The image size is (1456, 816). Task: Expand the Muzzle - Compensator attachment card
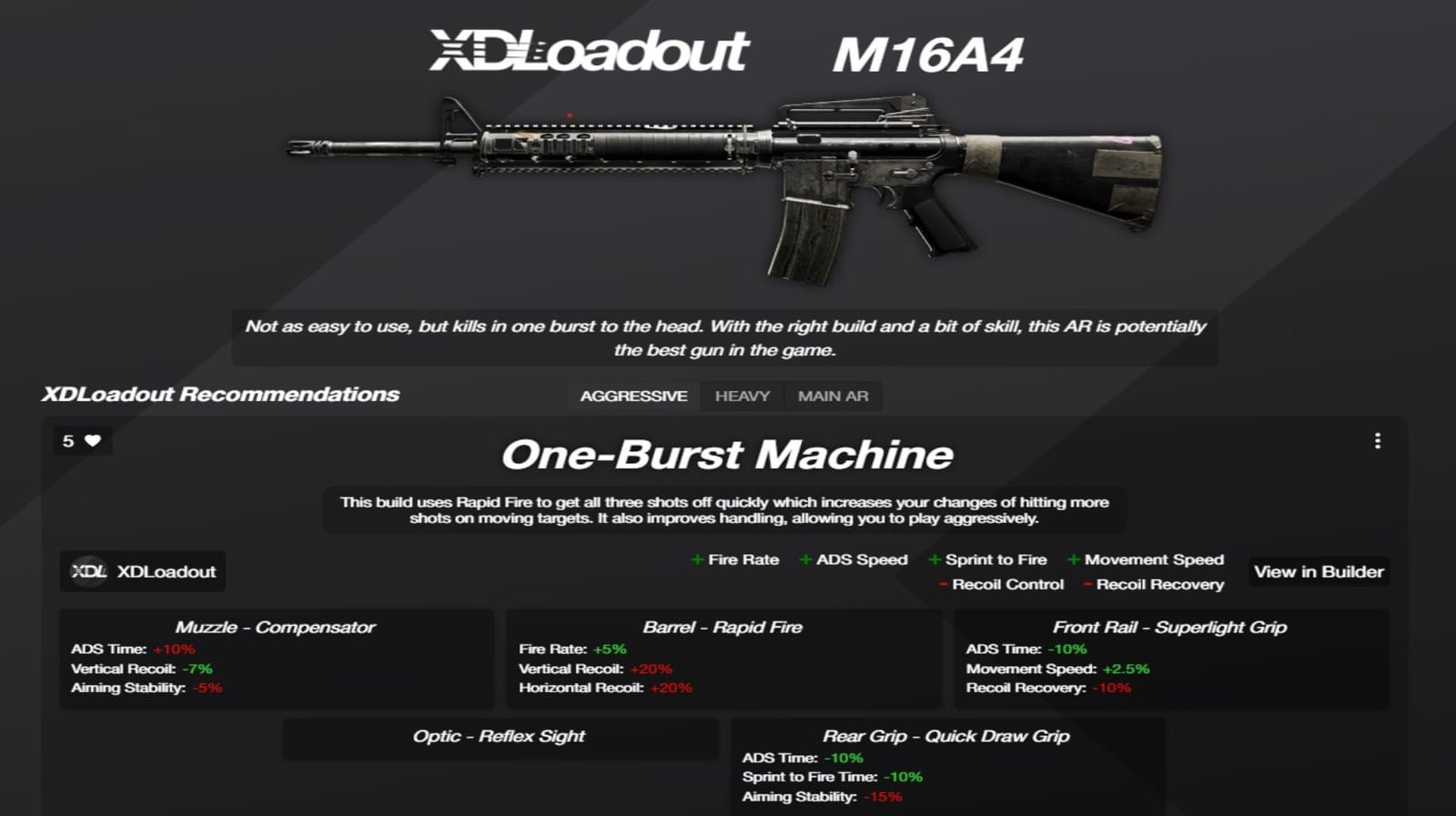coord(275,627)
